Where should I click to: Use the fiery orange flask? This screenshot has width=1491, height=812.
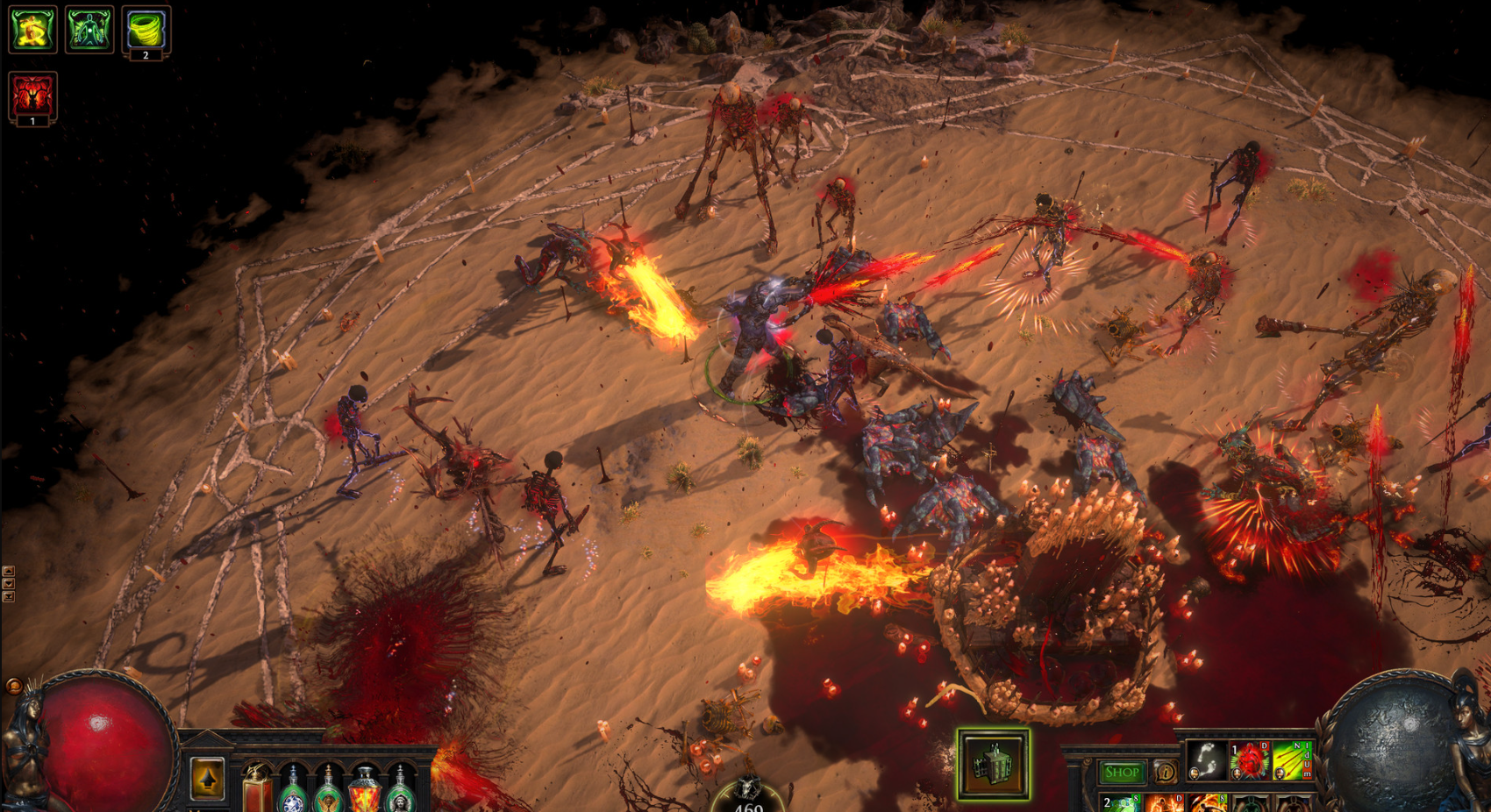pos(365,789)
